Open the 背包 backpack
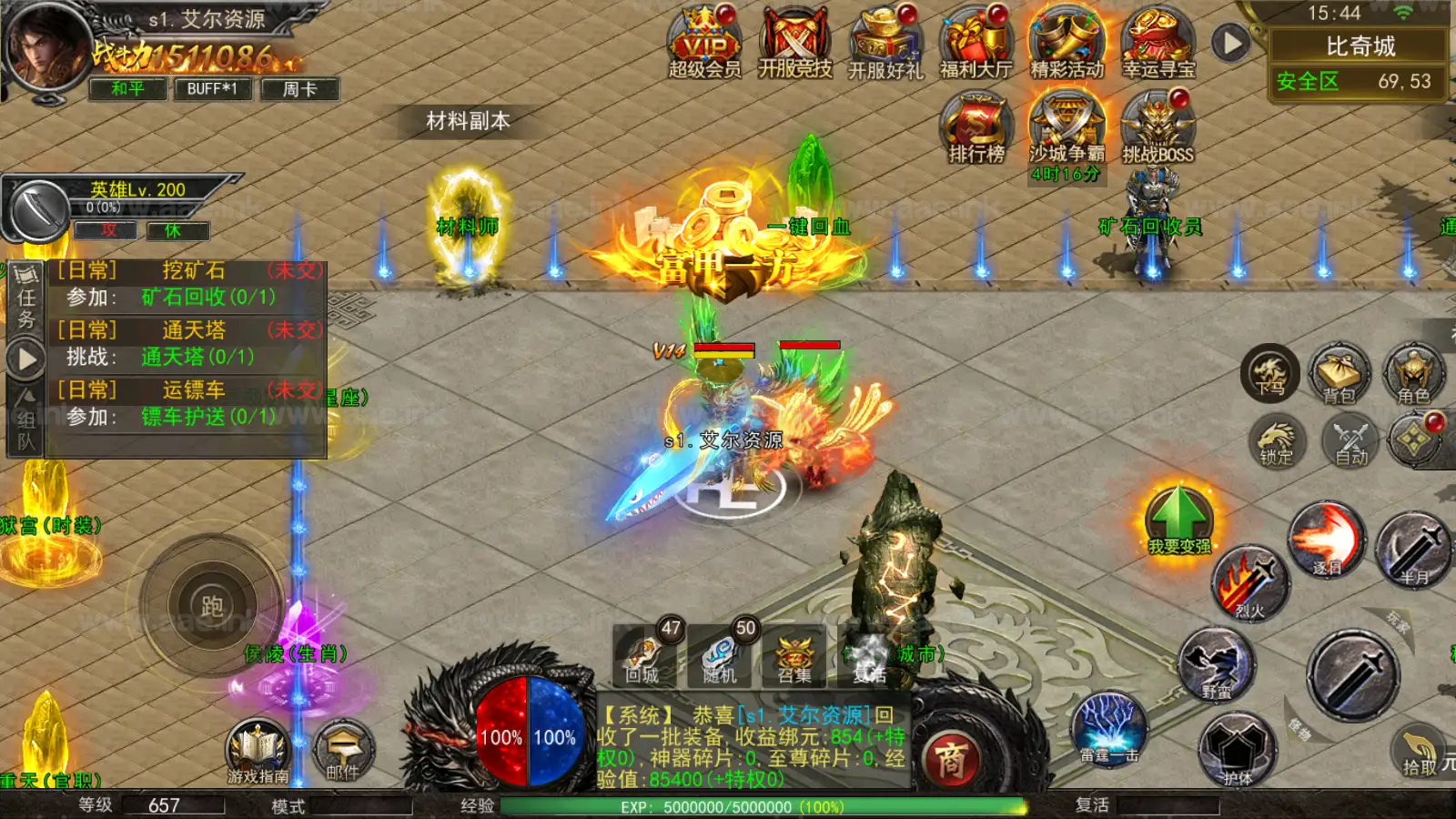 (1340, 375)
